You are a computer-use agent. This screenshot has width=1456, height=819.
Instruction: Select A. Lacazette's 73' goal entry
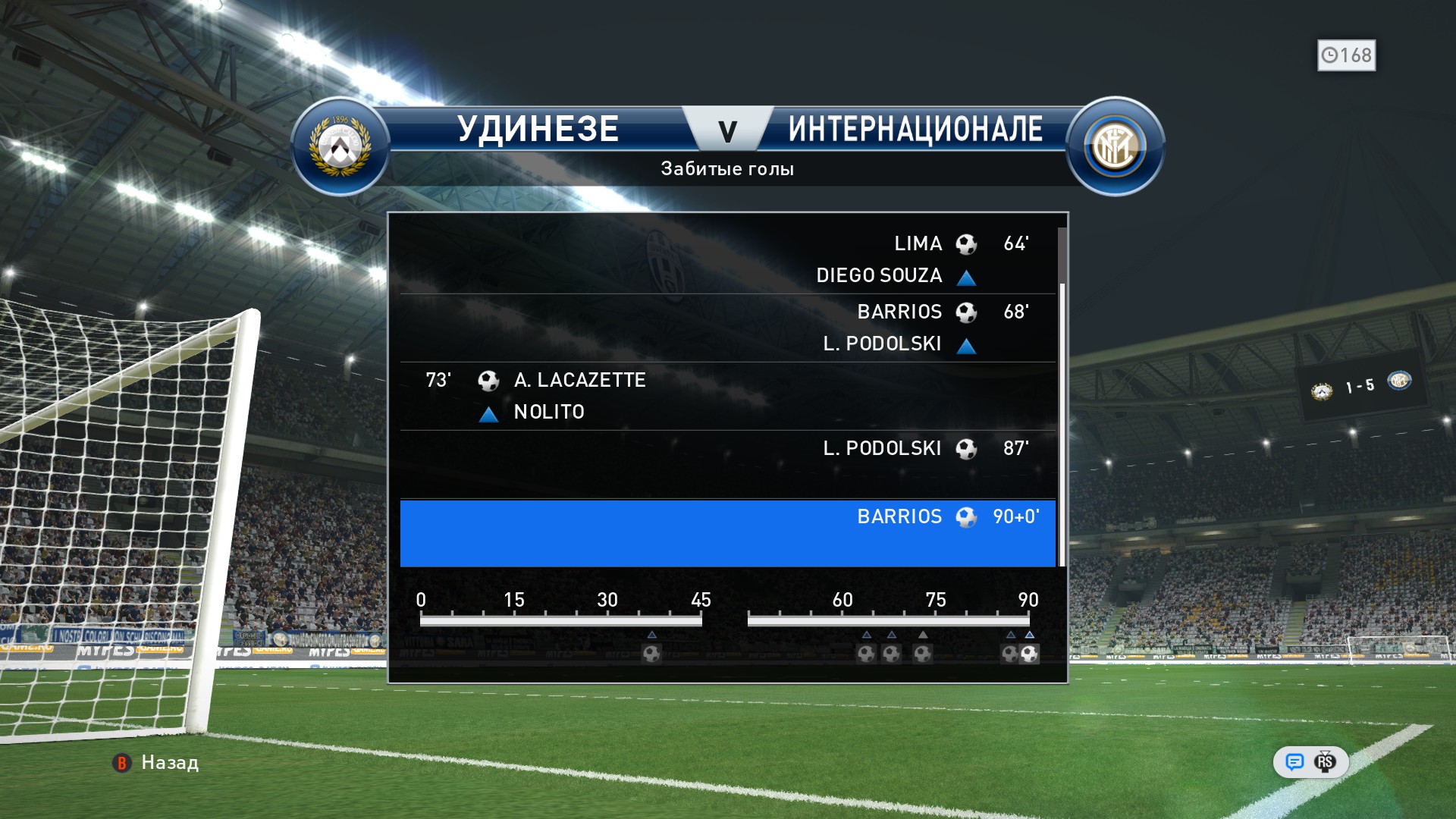pyautogui.click(x=726, y=395)
